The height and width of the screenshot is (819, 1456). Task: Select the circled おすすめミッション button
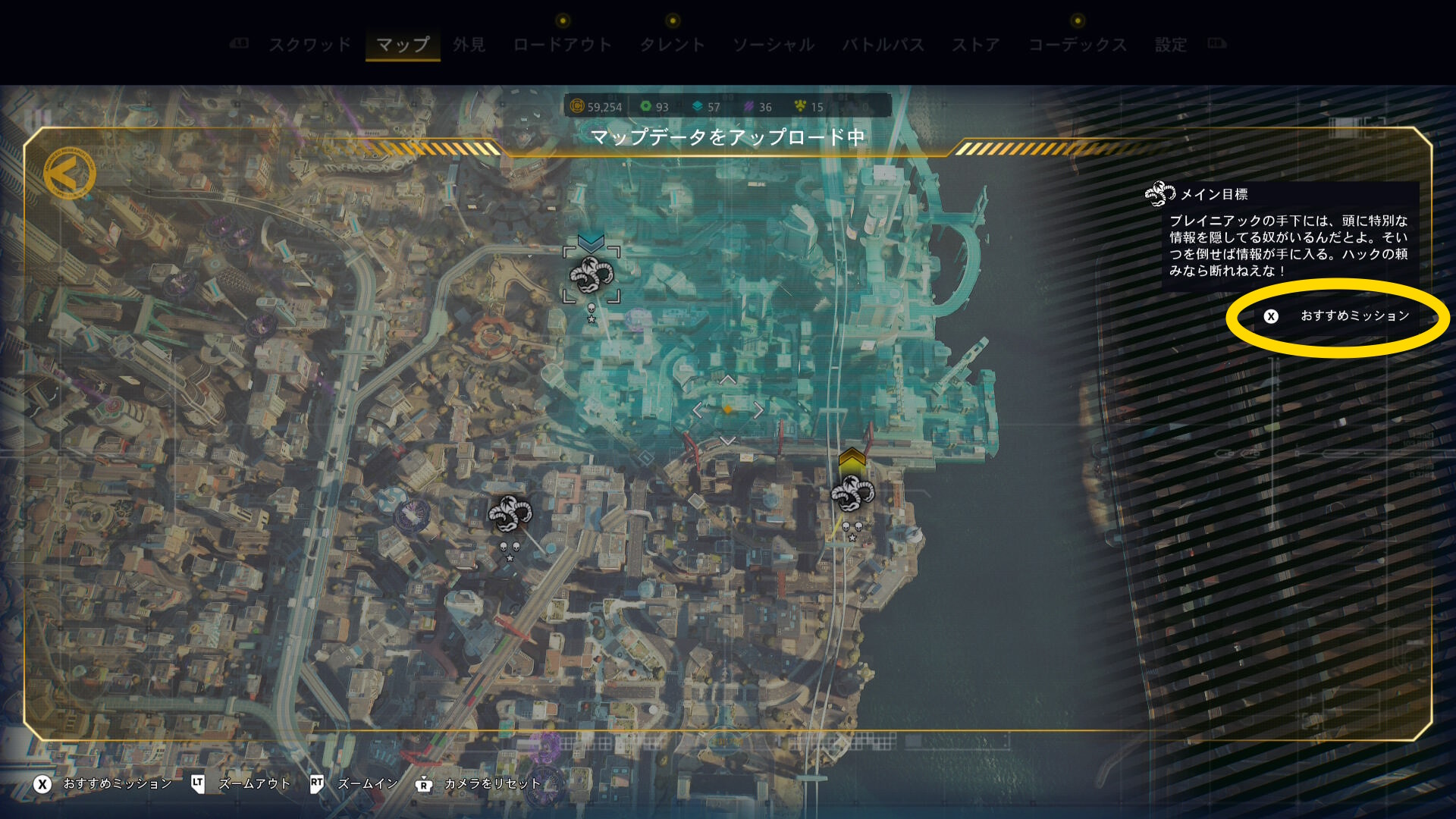pyautogui.click(x=1338, y=316)
